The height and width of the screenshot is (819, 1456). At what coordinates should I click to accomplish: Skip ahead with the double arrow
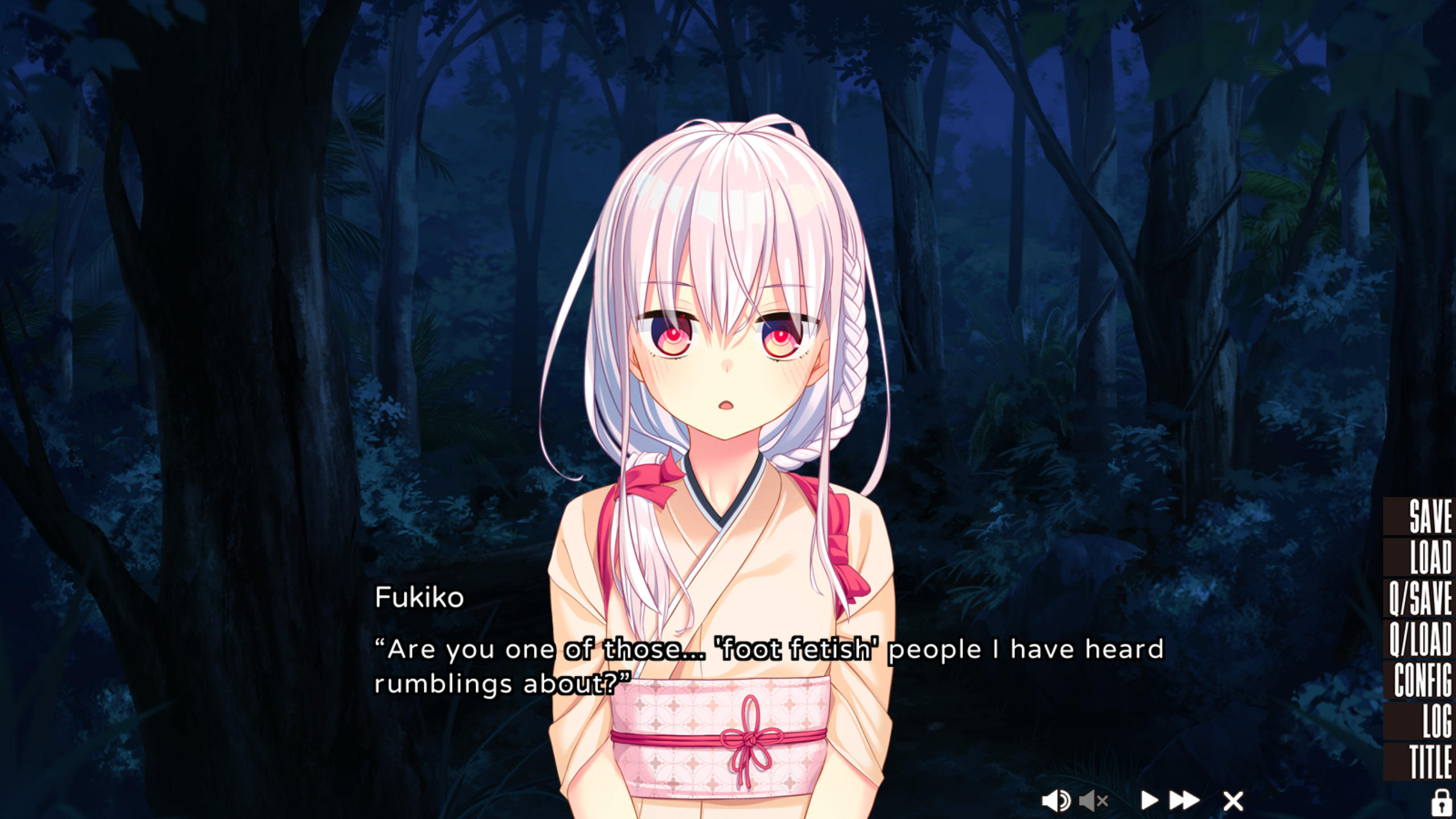tap(1184, 801)
